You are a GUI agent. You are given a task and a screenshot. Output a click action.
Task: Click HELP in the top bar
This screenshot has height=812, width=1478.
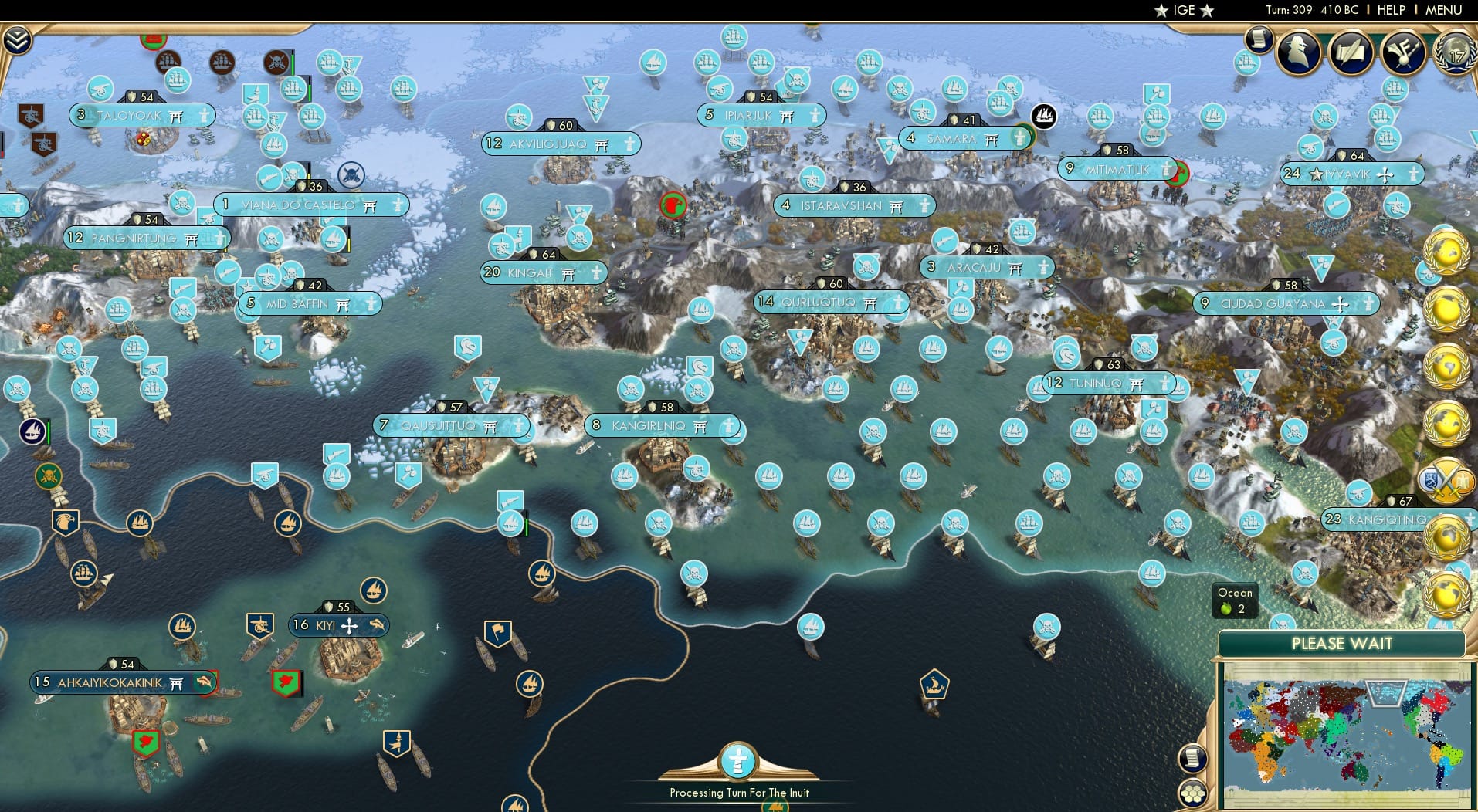tap(1390, 10)
